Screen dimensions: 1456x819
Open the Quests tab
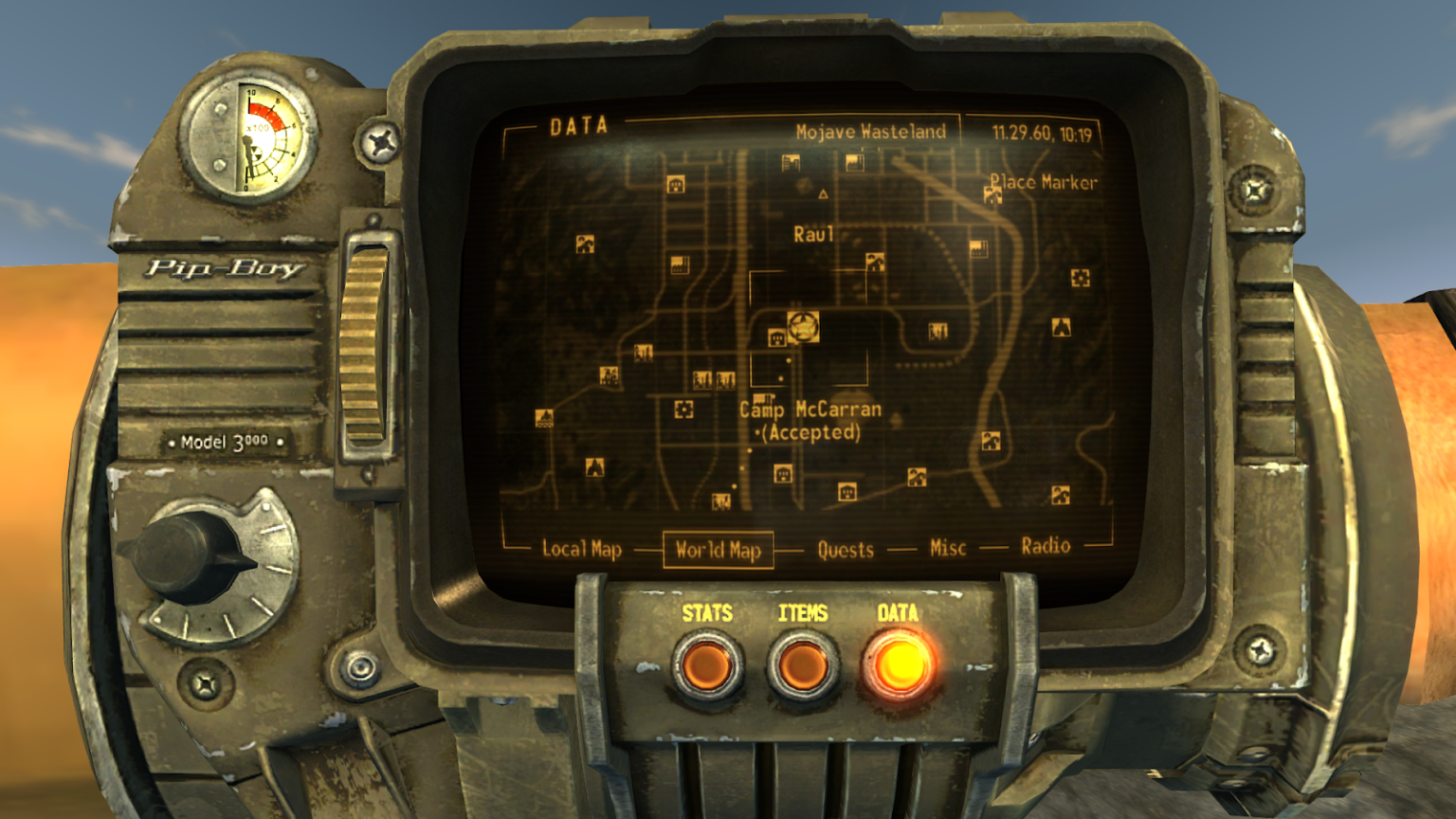pos(846,548)
